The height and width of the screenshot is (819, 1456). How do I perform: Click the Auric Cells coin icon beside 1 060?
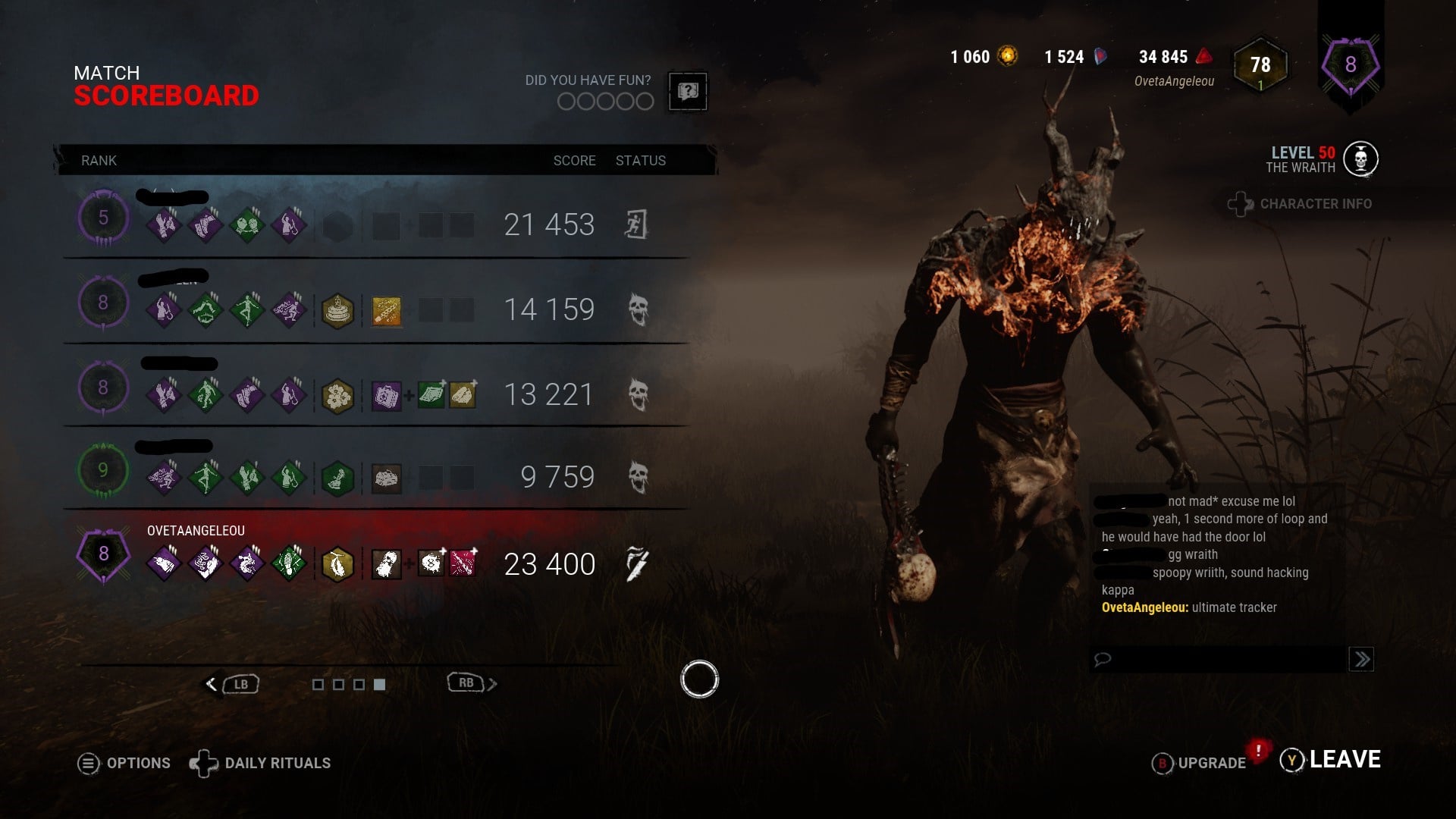click(x=1007, y=57)
